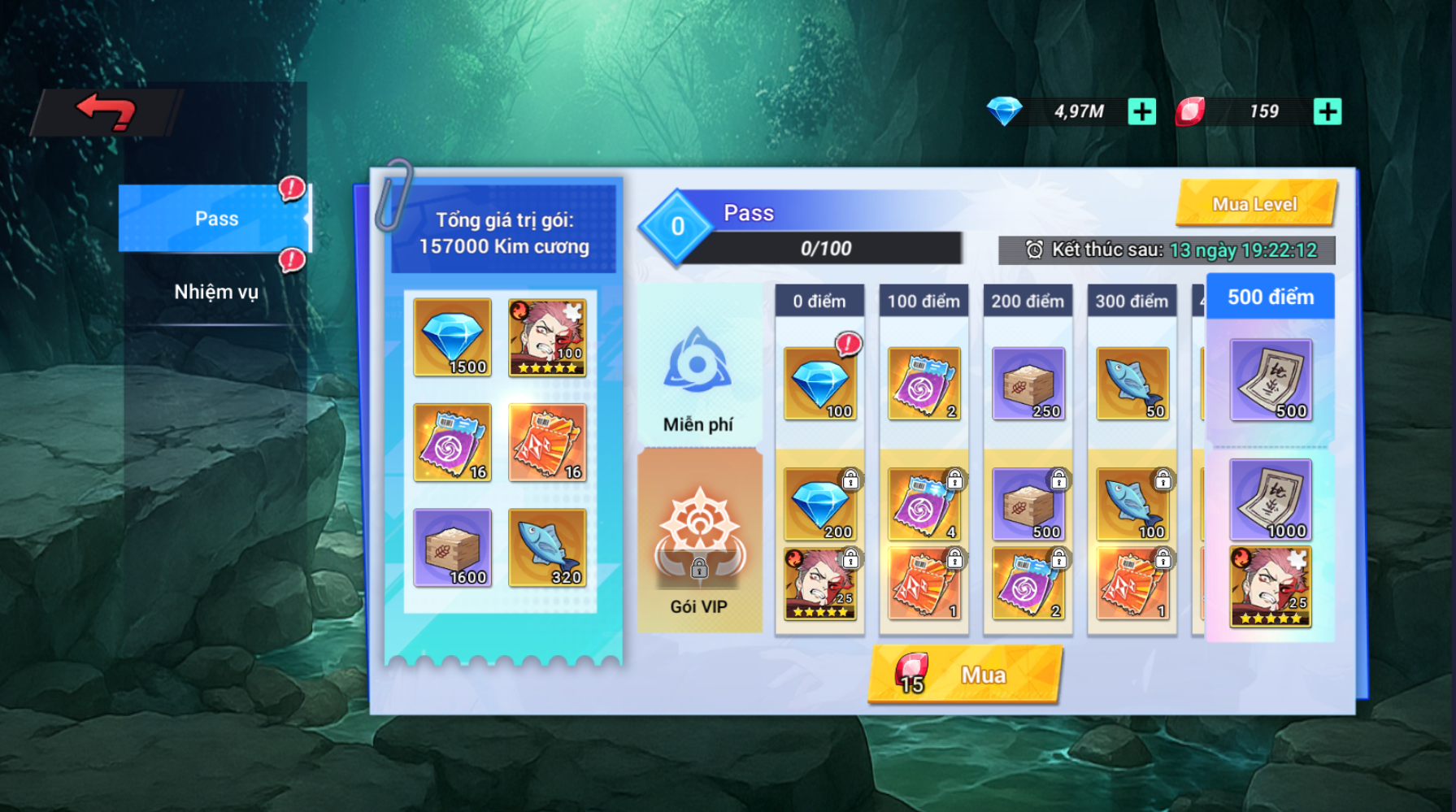
Task: Add more blue diamonds with plus button
Action: click(x=1141, y=111)
